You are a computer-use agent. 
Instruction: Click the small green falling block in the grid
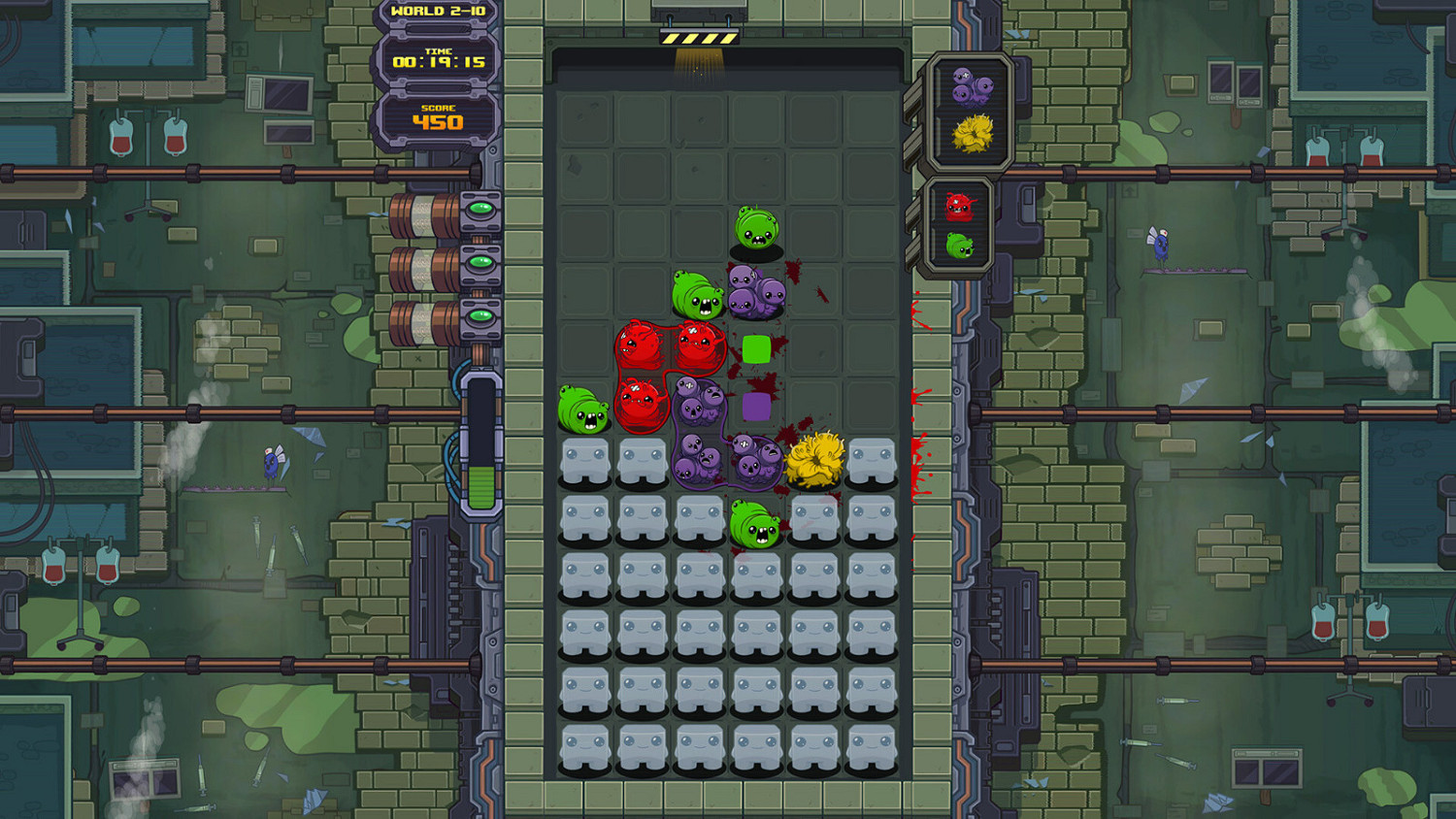(x=755, y=346)
